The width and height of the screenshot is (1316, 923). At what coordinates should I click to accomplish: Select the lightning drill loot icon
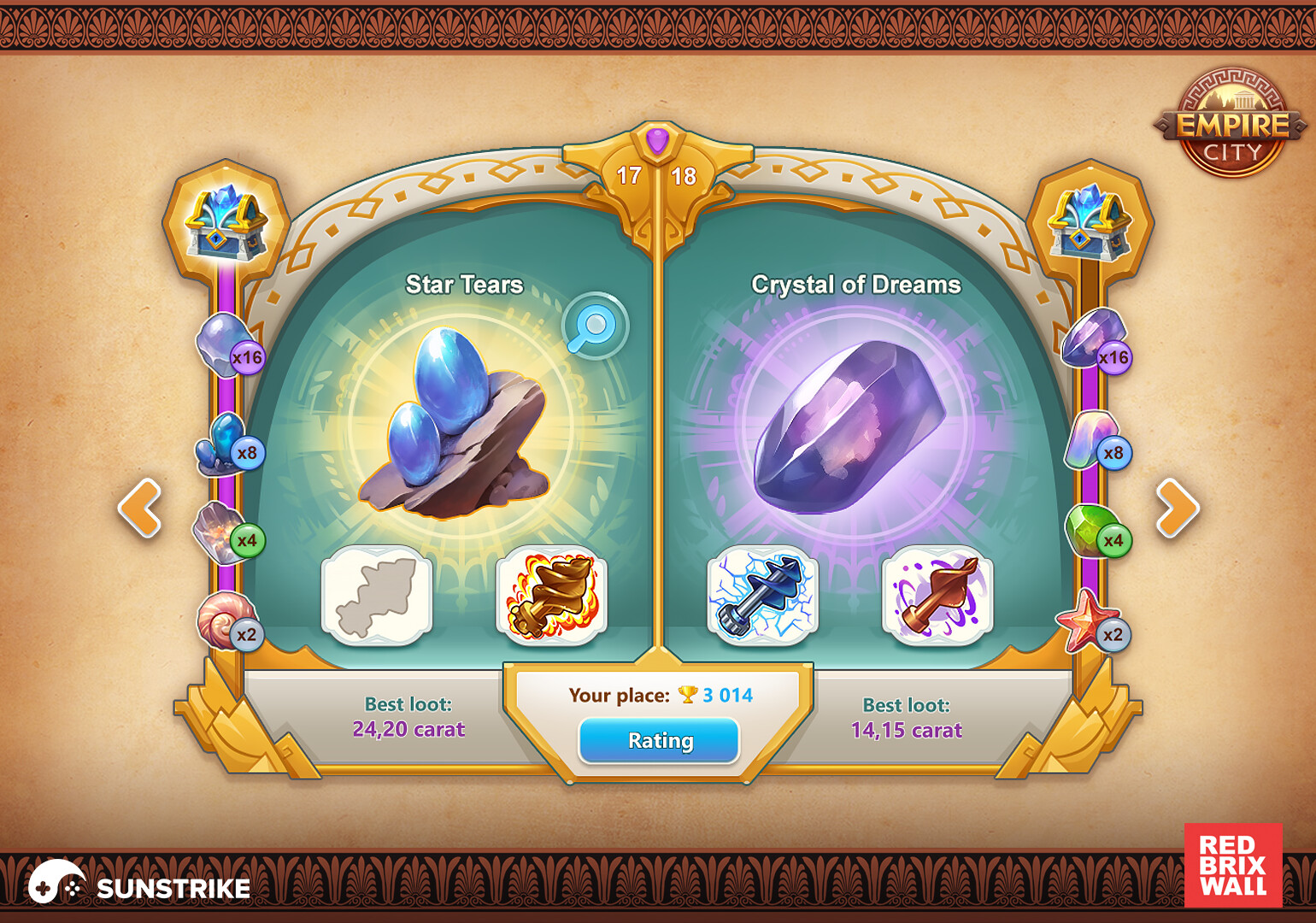pos(761,597)
